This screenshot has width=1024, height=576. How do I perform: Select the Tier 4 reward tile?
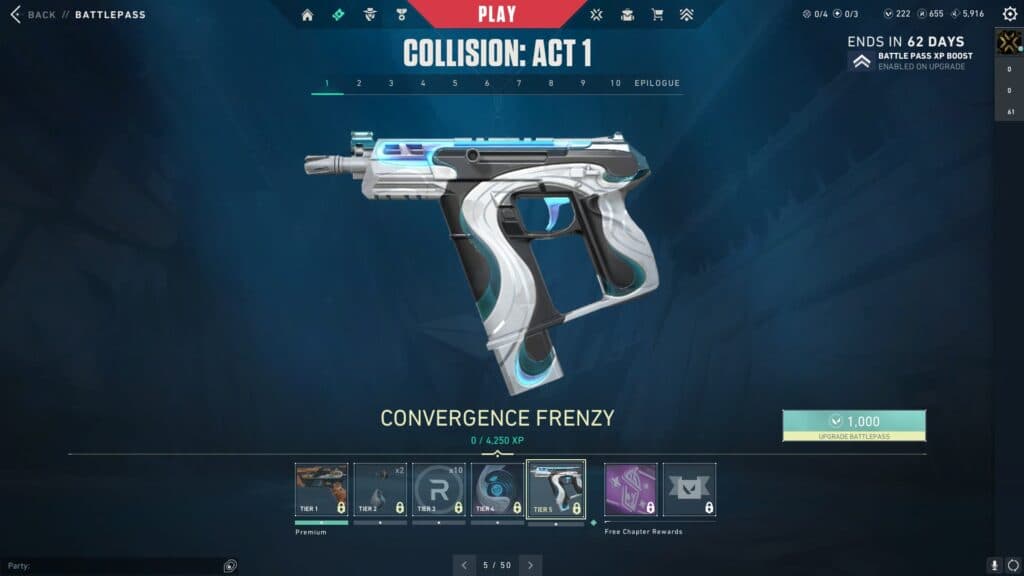pyautogui.click(x=497, y=489)
